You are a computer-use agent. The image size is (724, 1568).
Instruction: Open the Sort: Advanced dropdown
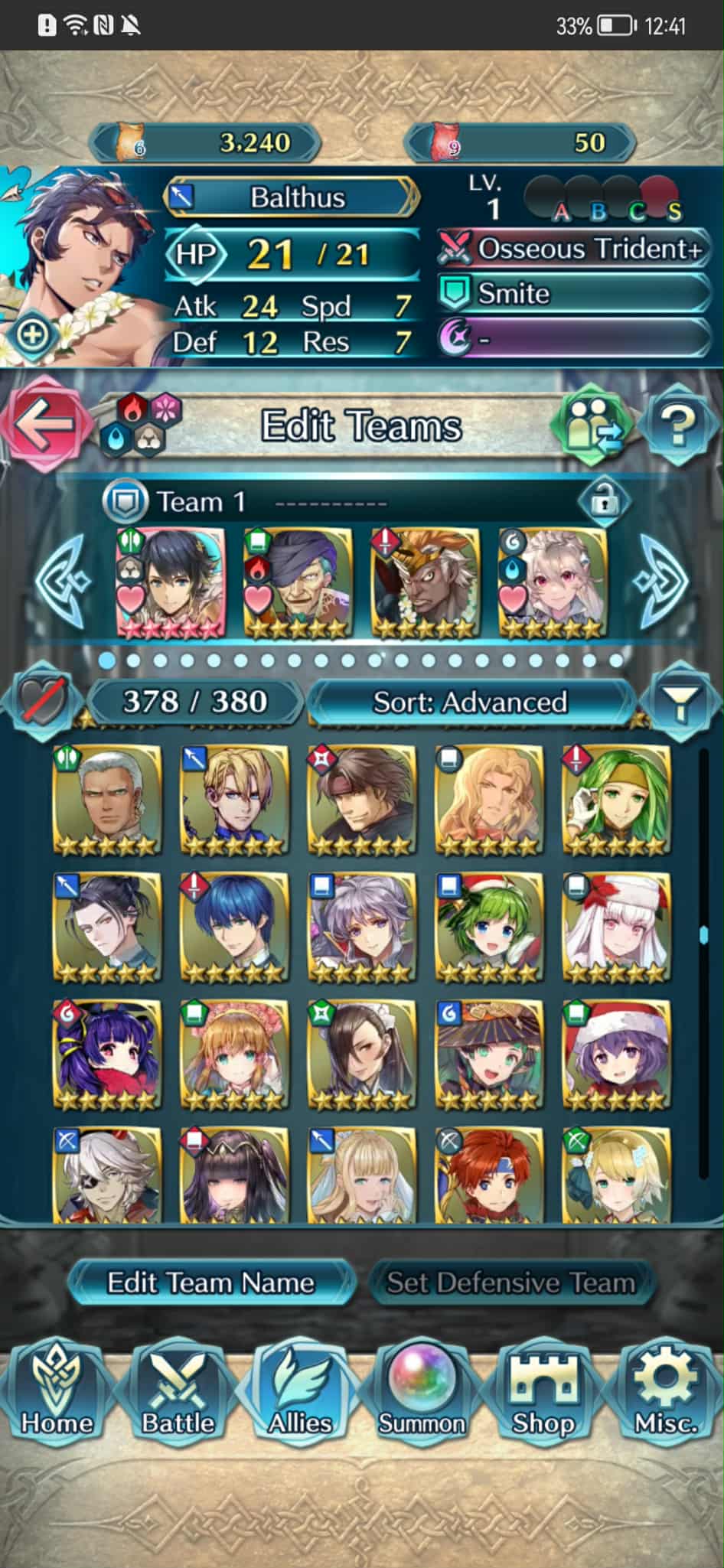click(x=470, y=702)
